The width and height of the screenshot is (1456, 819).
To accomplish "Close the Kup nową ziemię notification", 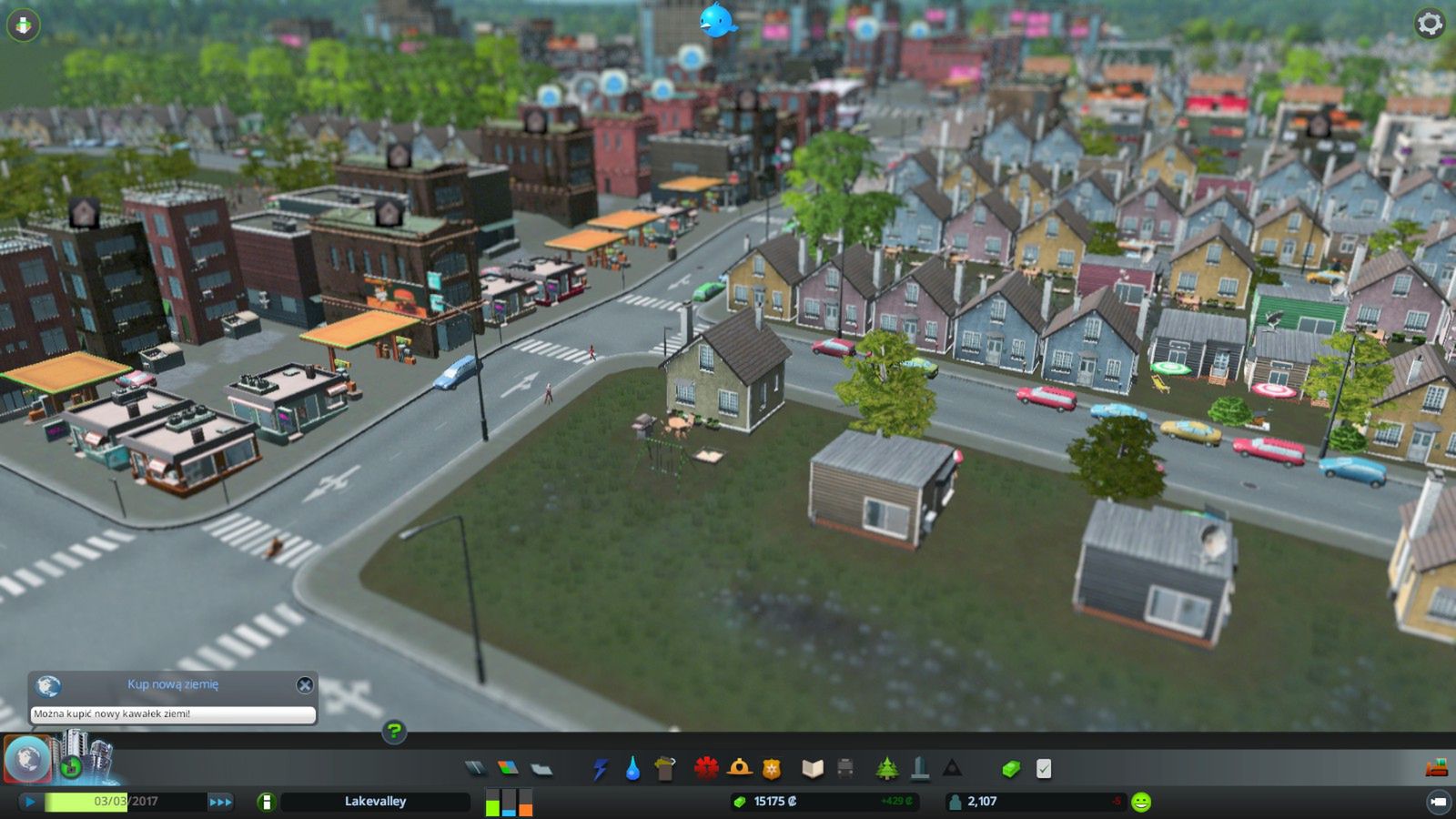I will (306, 686).
